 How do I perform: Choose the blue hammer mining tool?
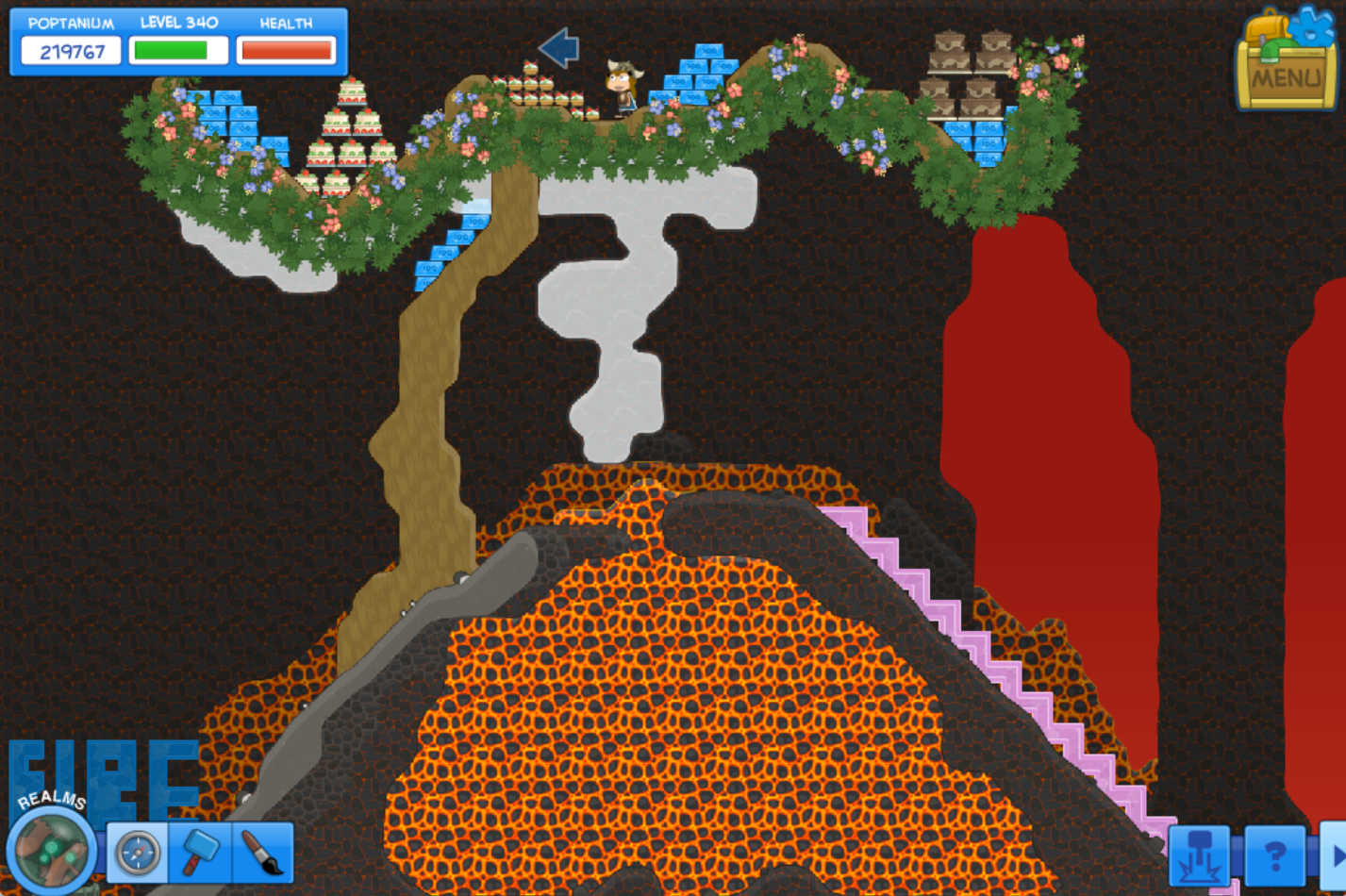pos(200,853)
